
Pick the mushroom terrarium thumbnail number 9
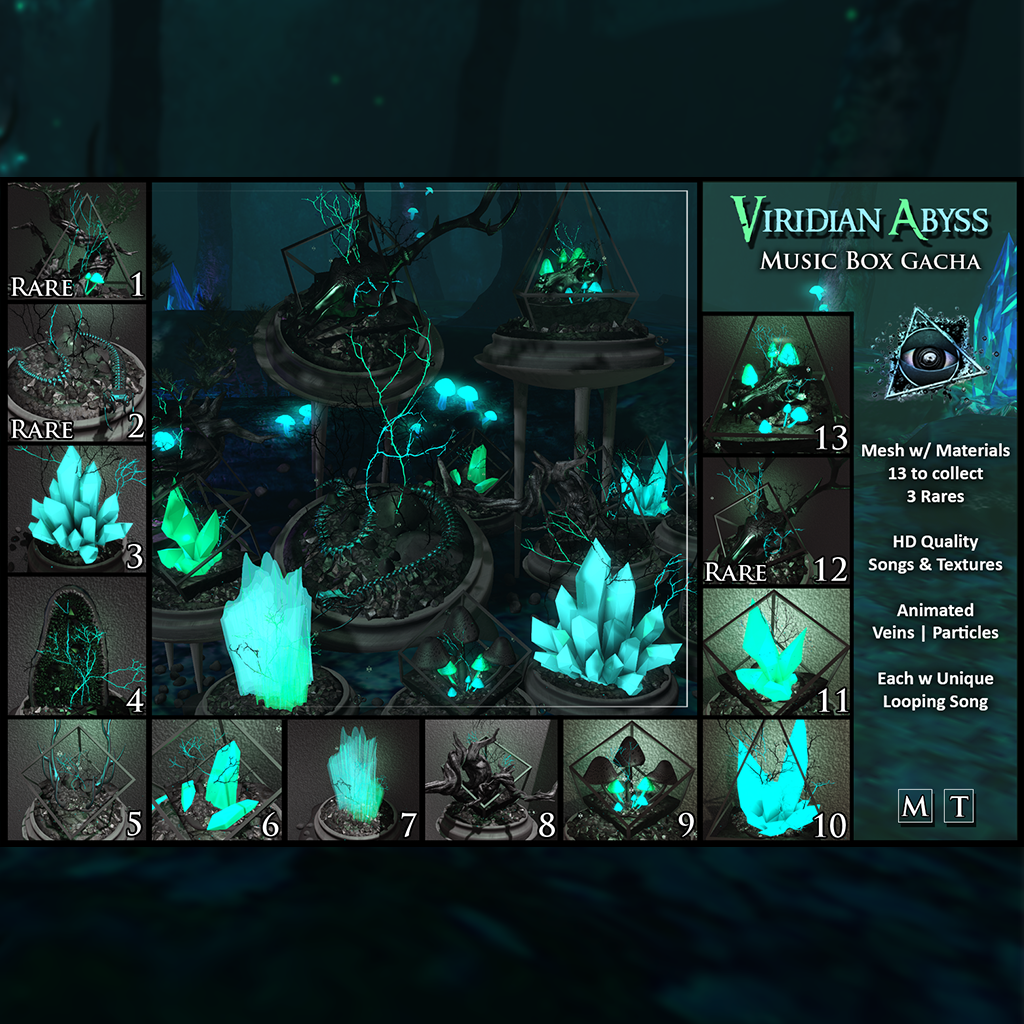point(630,780)
